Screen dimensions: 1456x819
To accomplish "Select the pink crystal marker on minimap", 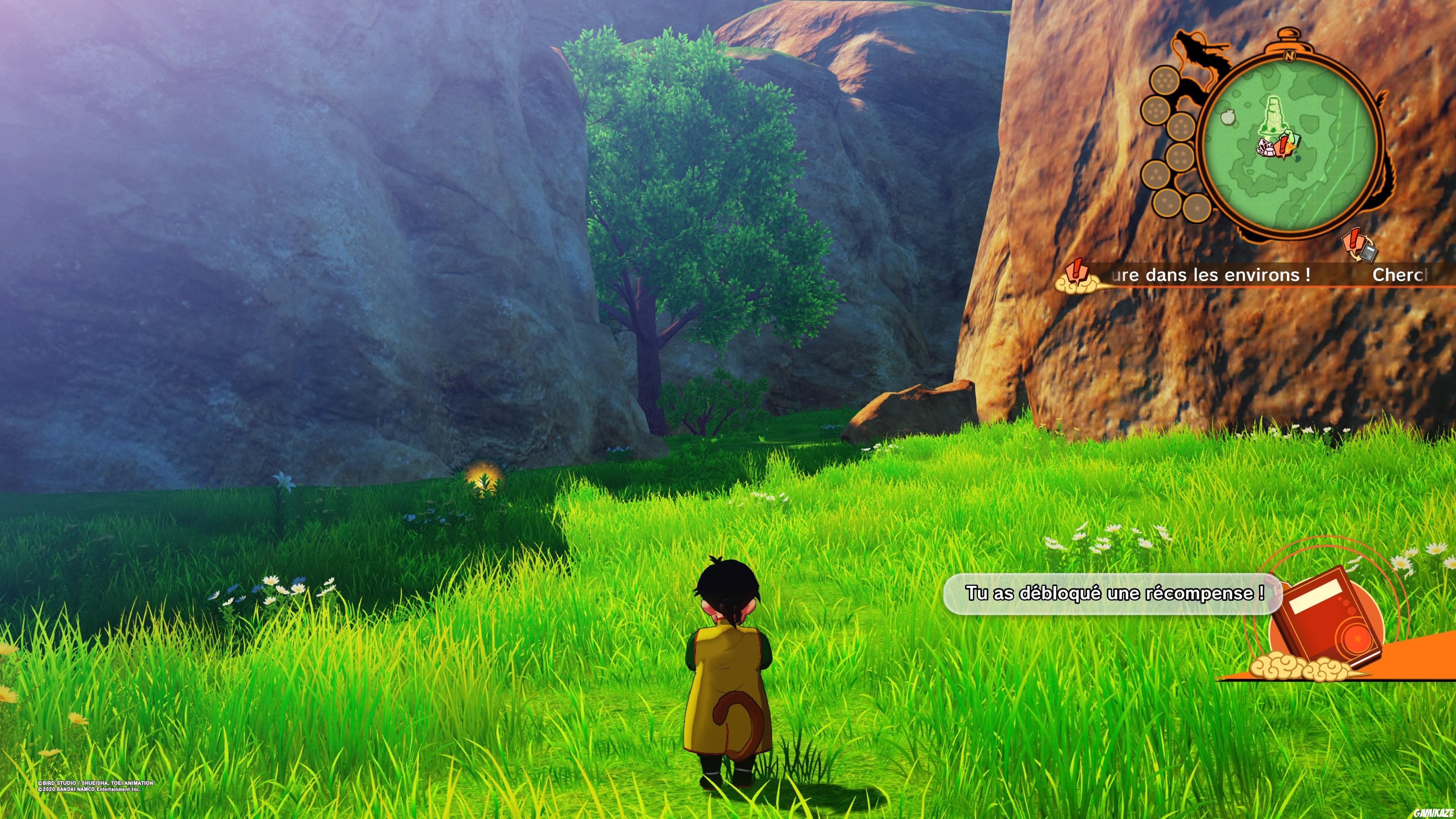I will pos(1265,149).
